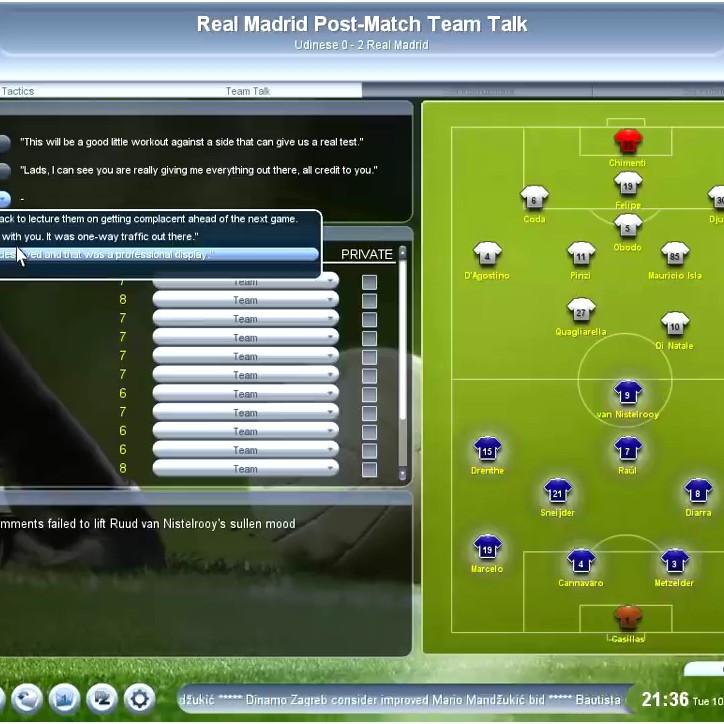Select van Nistelrooy's shirt on the pitch
Image resolution: width=724 pixels, height=724 pixels.
pos(628,393)
